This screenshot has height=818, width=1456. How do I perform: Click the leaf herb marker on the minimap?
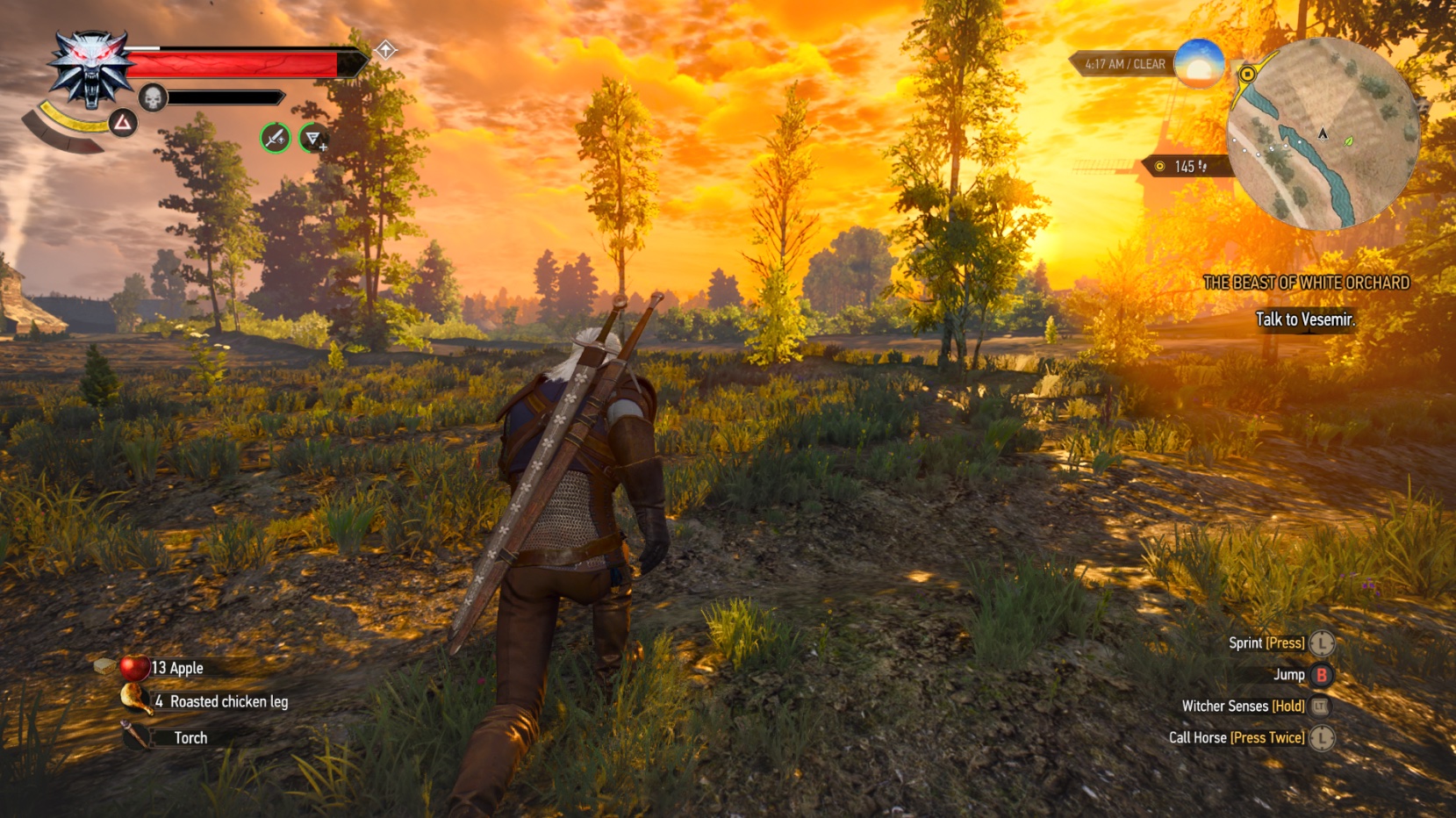click(1348, 141)
